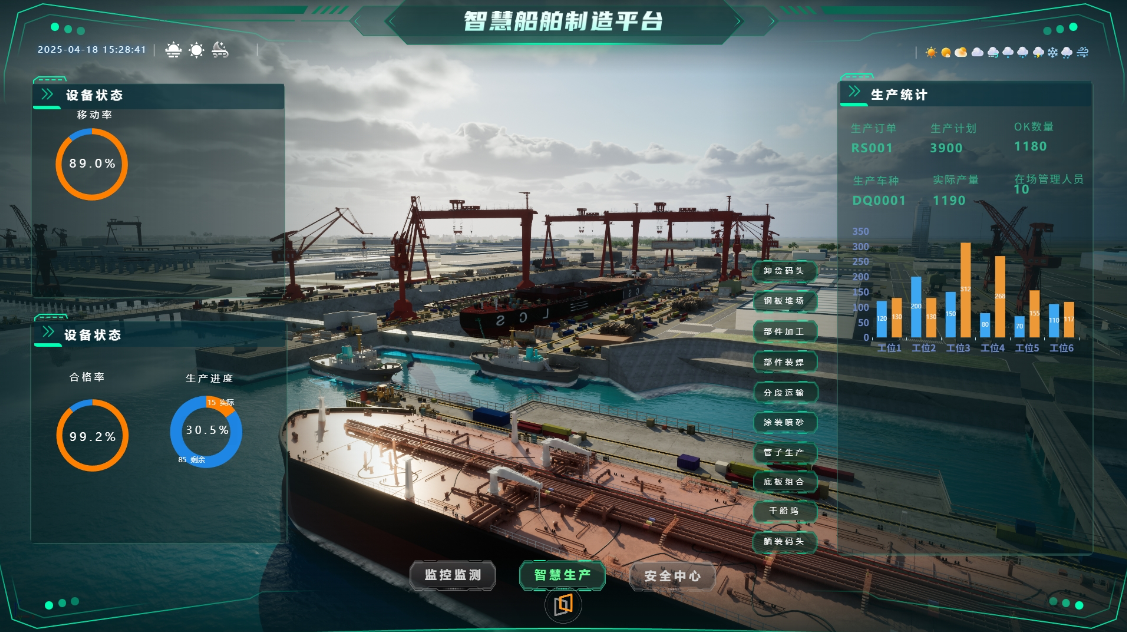Switch to the 智慧生产 tab
Screen dimensions: 1127x632
point(562,575)
